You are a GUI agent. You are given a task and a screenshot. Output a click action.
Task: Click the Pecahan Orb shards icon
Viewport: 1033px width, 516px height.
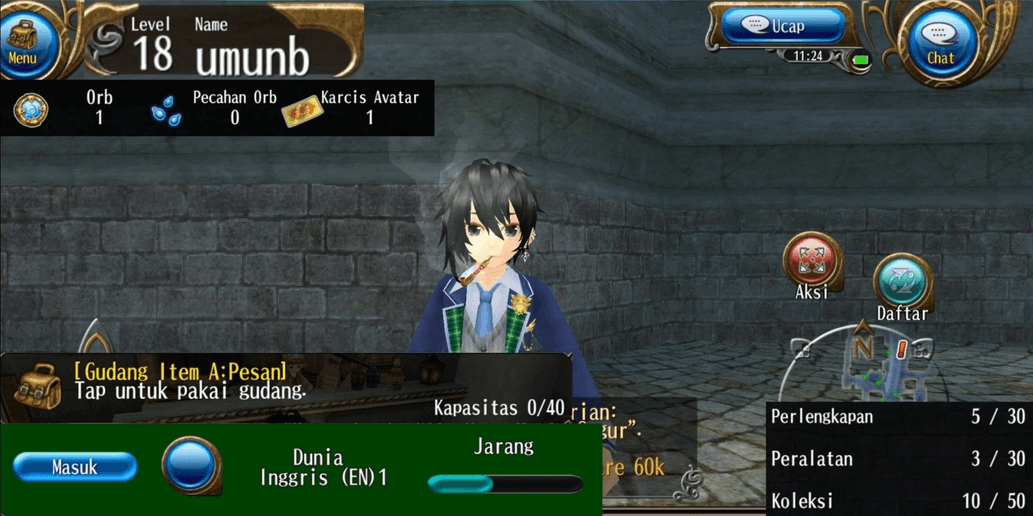click(x=166, y=111)
